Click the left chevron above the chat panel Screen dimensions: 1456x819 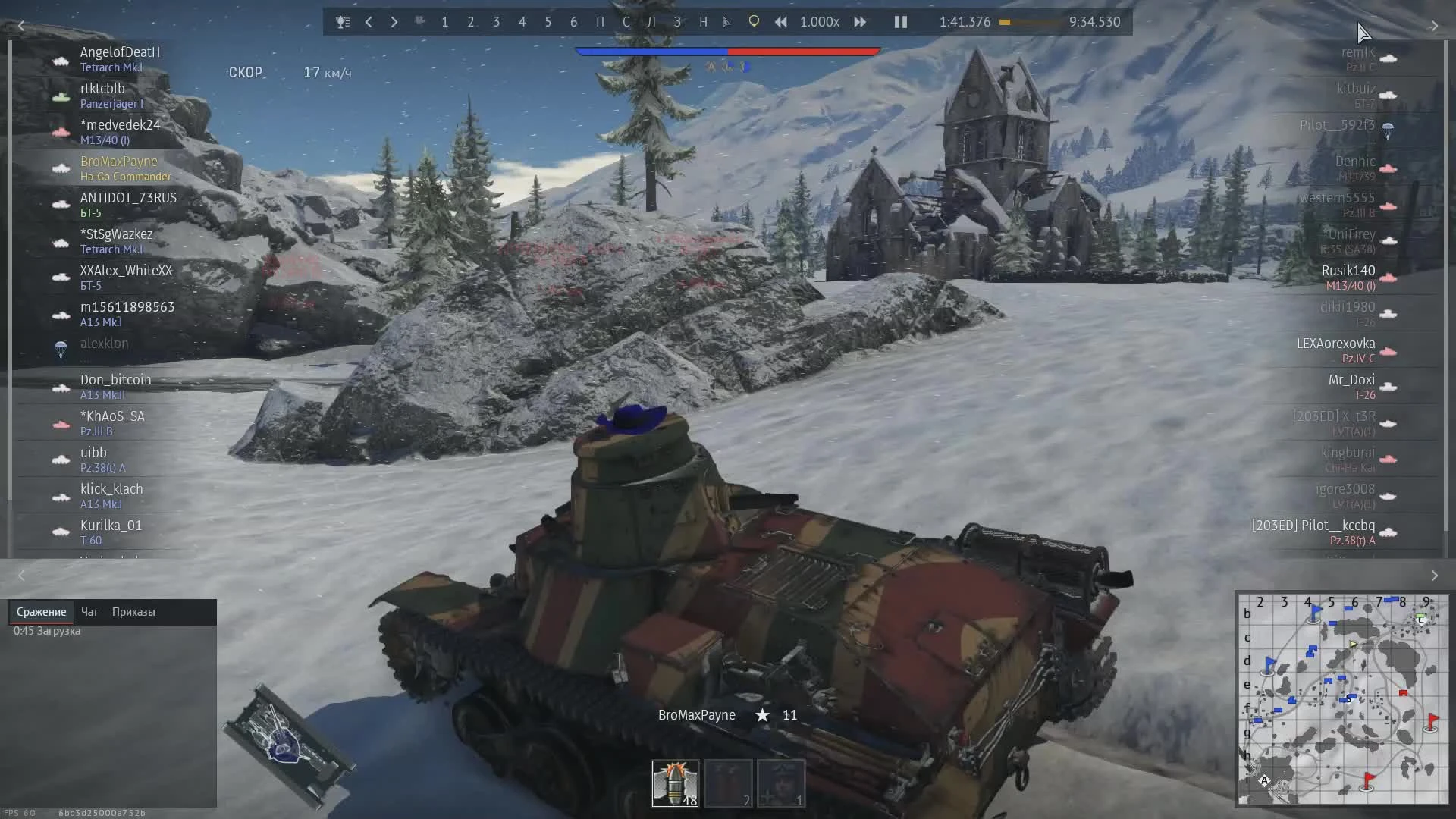[x=21, y=576]
